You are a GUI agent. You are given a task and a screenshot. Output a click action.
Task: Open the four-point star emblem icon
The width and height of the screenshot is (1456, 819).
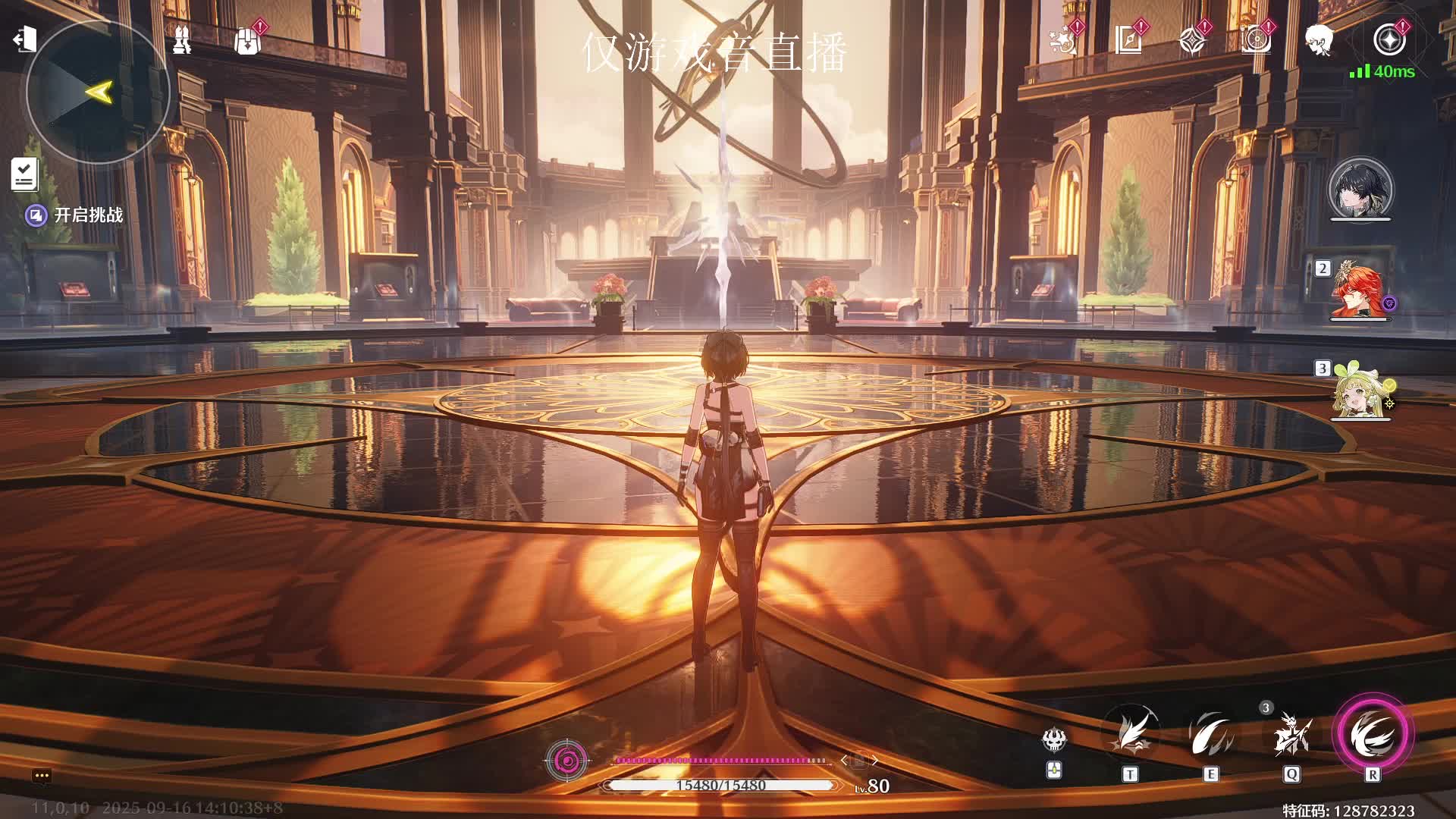1192,40
